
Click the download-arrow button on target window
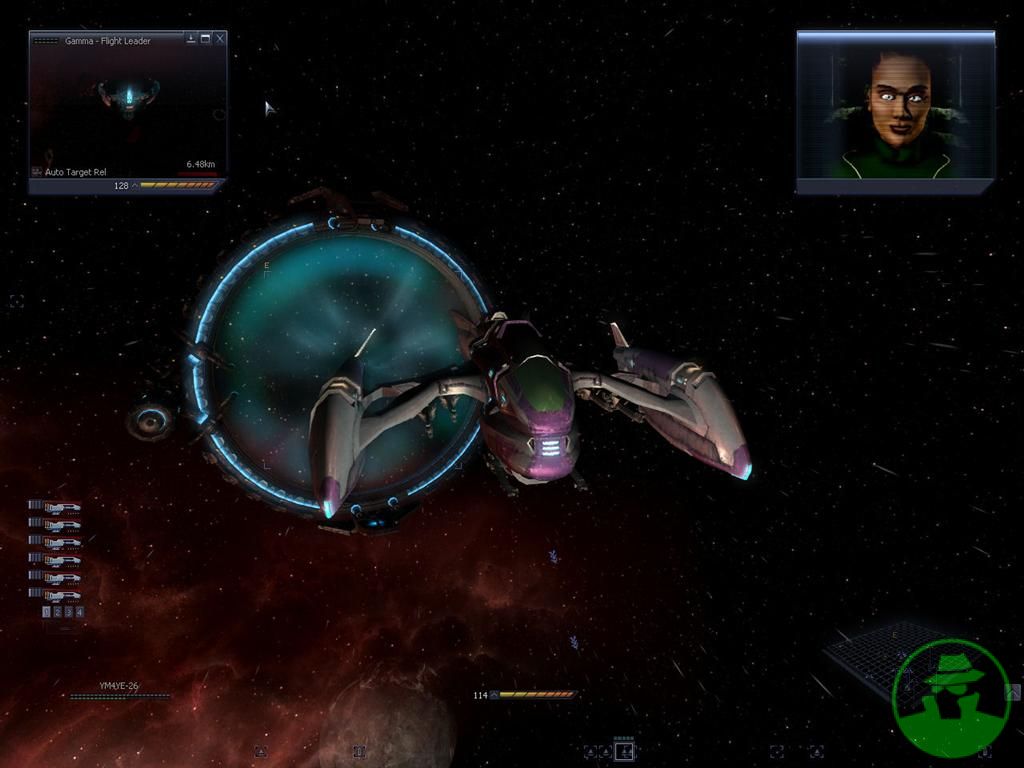coord(190,39)
